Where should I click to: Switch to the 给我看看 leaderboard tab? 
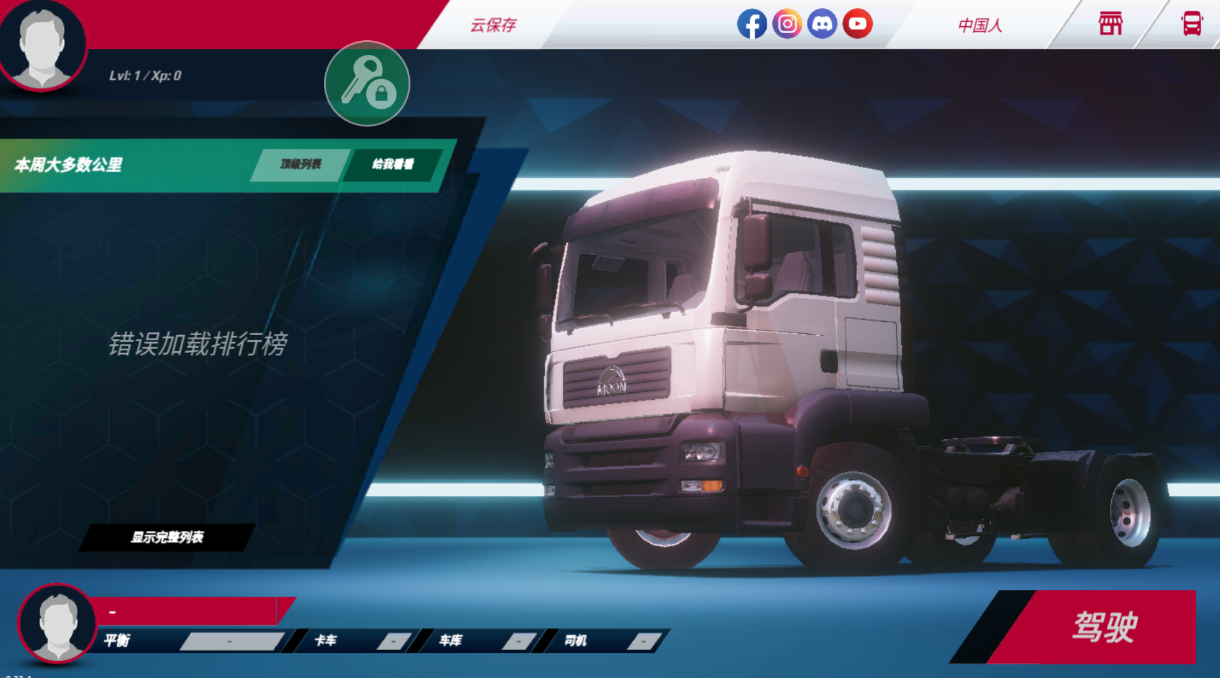coord(393,165)
